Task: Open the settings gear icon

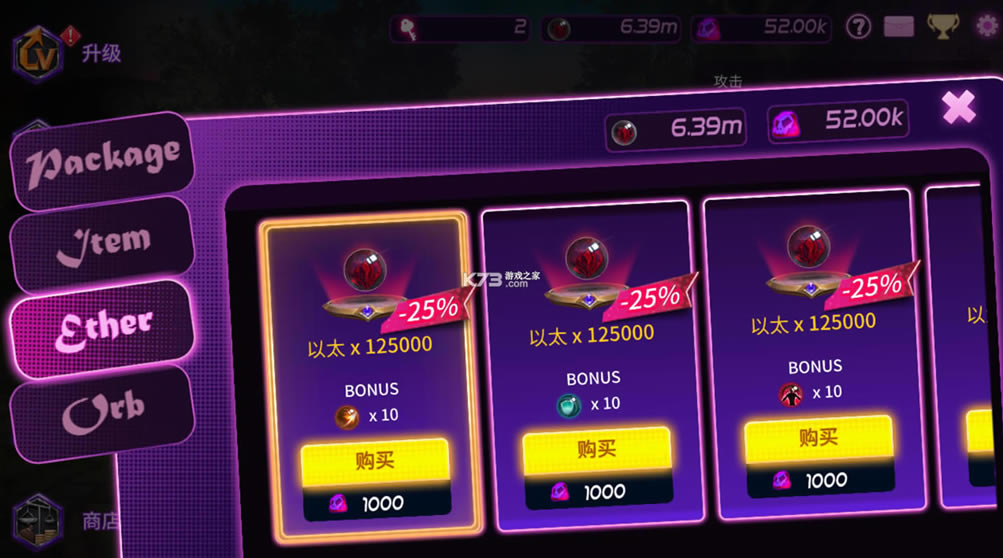Action: (988, 27)
